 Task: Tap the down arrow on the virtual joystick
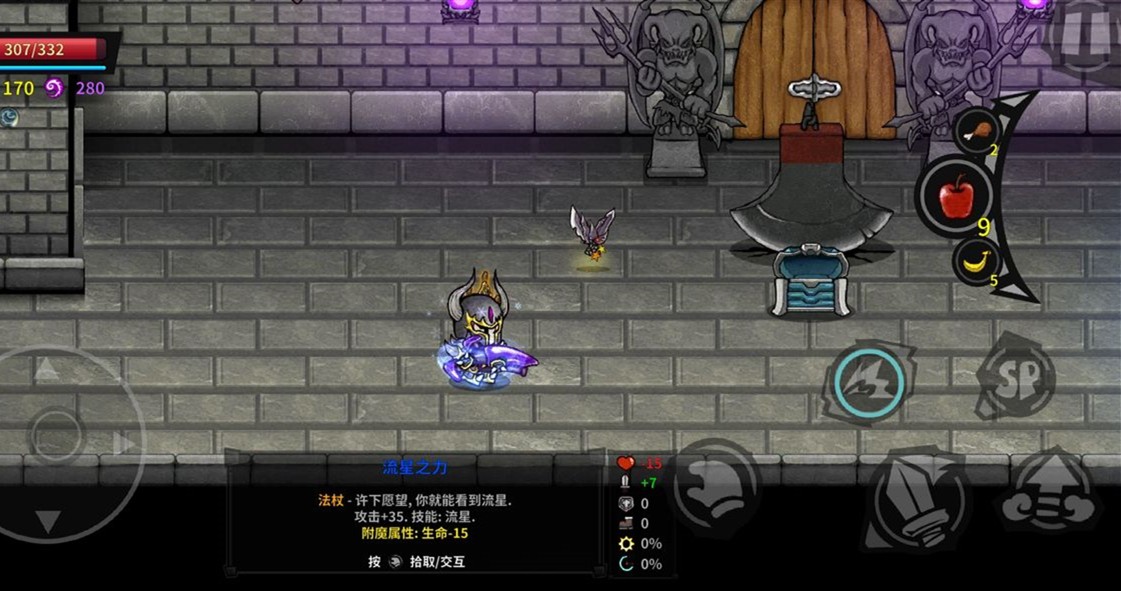click(48, 520)
